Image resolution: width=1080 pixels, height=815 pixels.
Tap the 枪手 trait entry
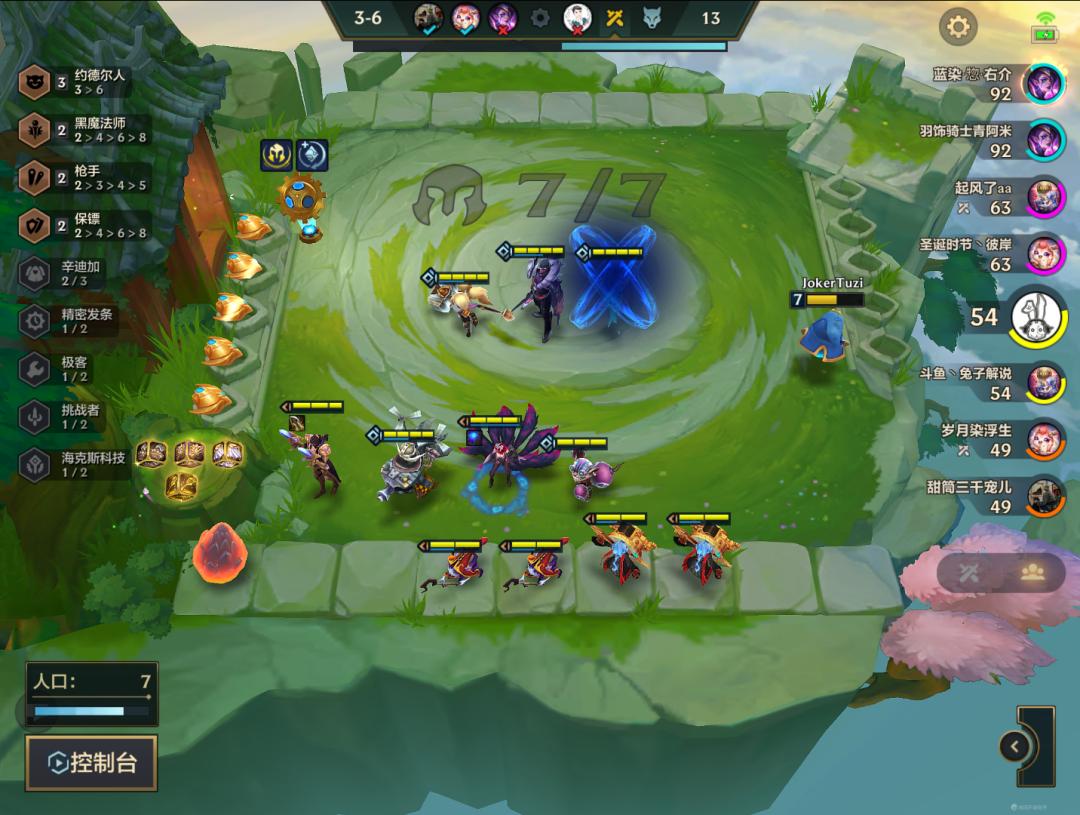85,178
